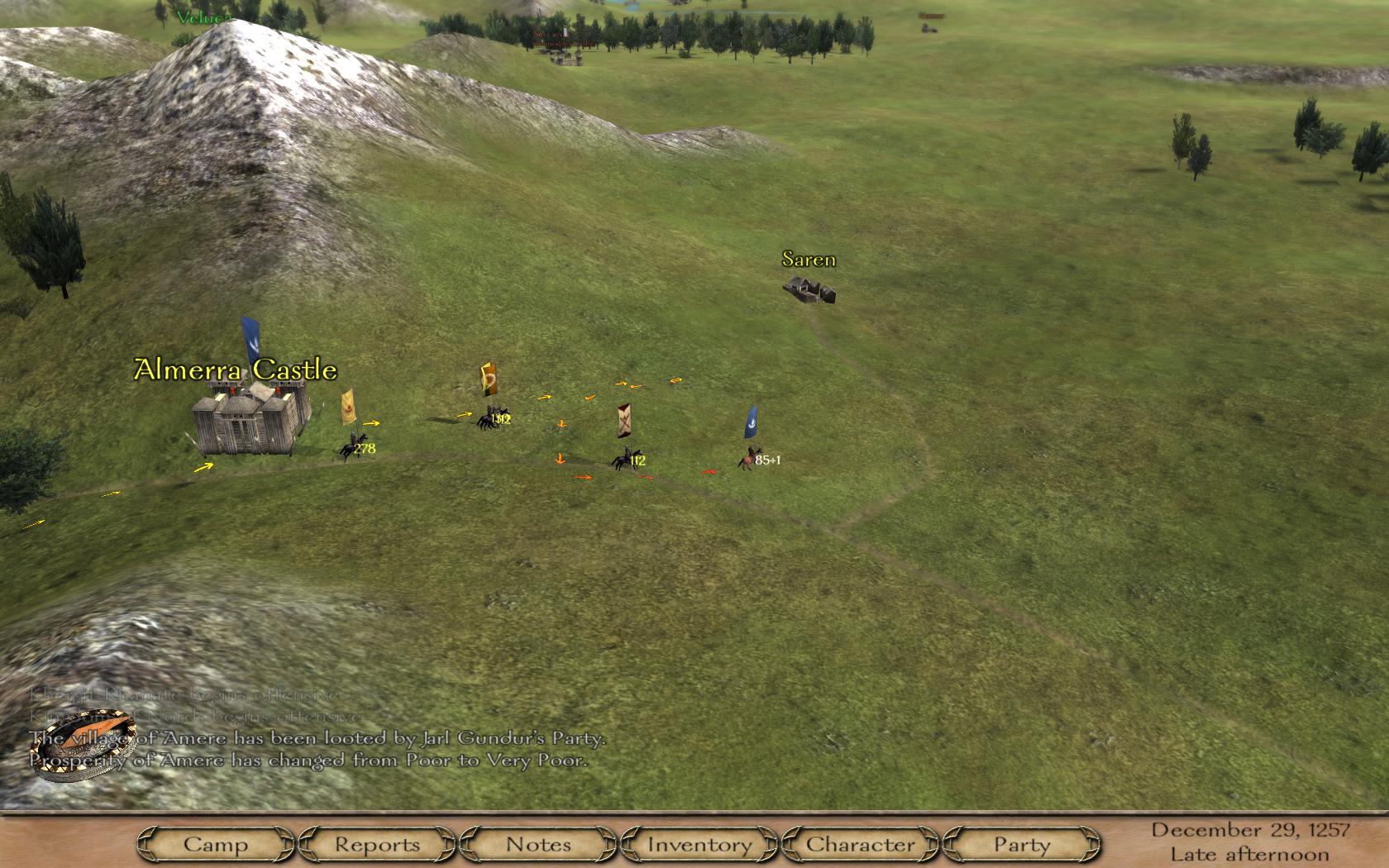Open the Inventory screen
1389x868 pixels.
[699, 844]
